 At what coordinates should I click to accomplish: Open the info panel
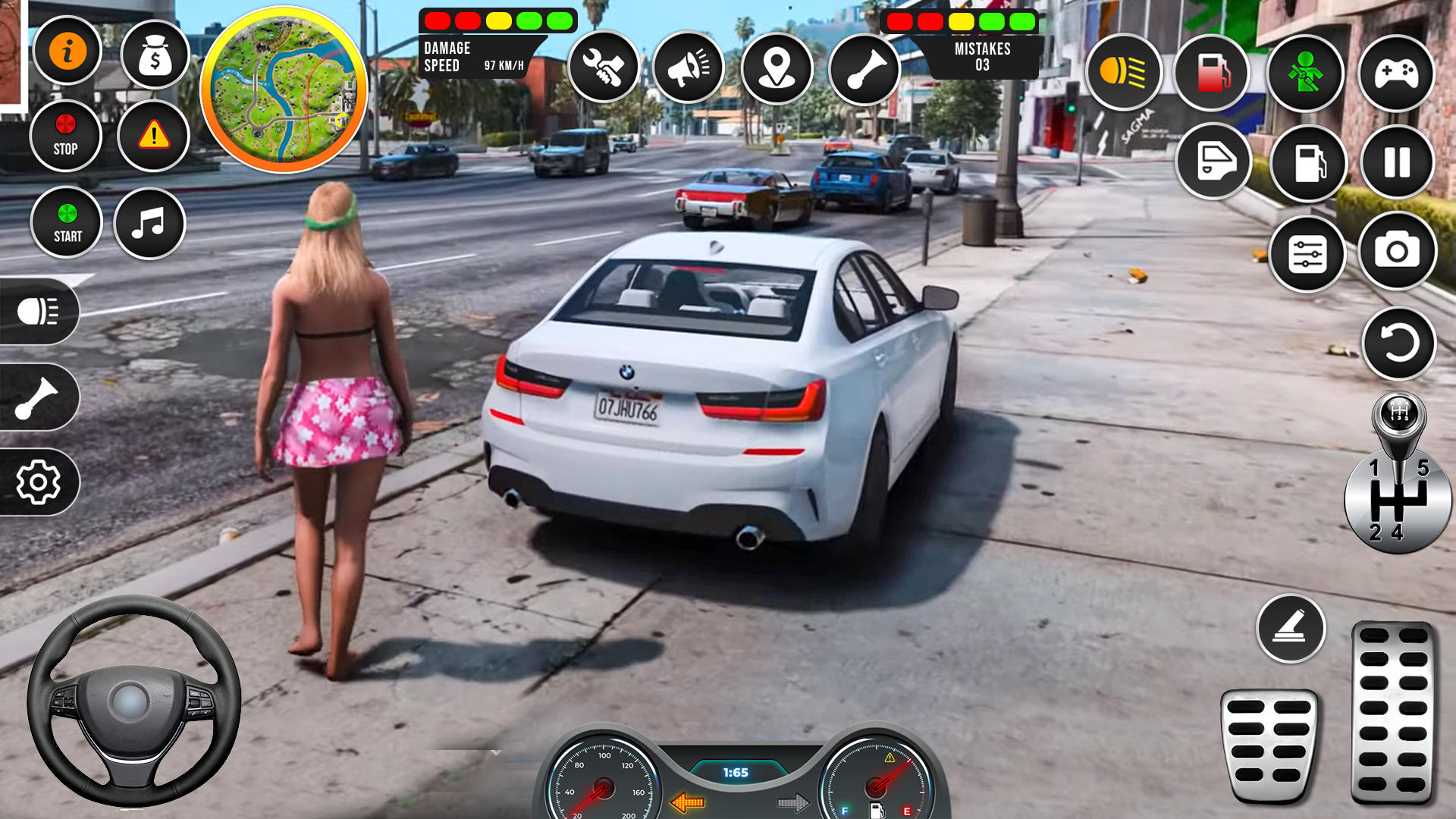click(67, 49)
